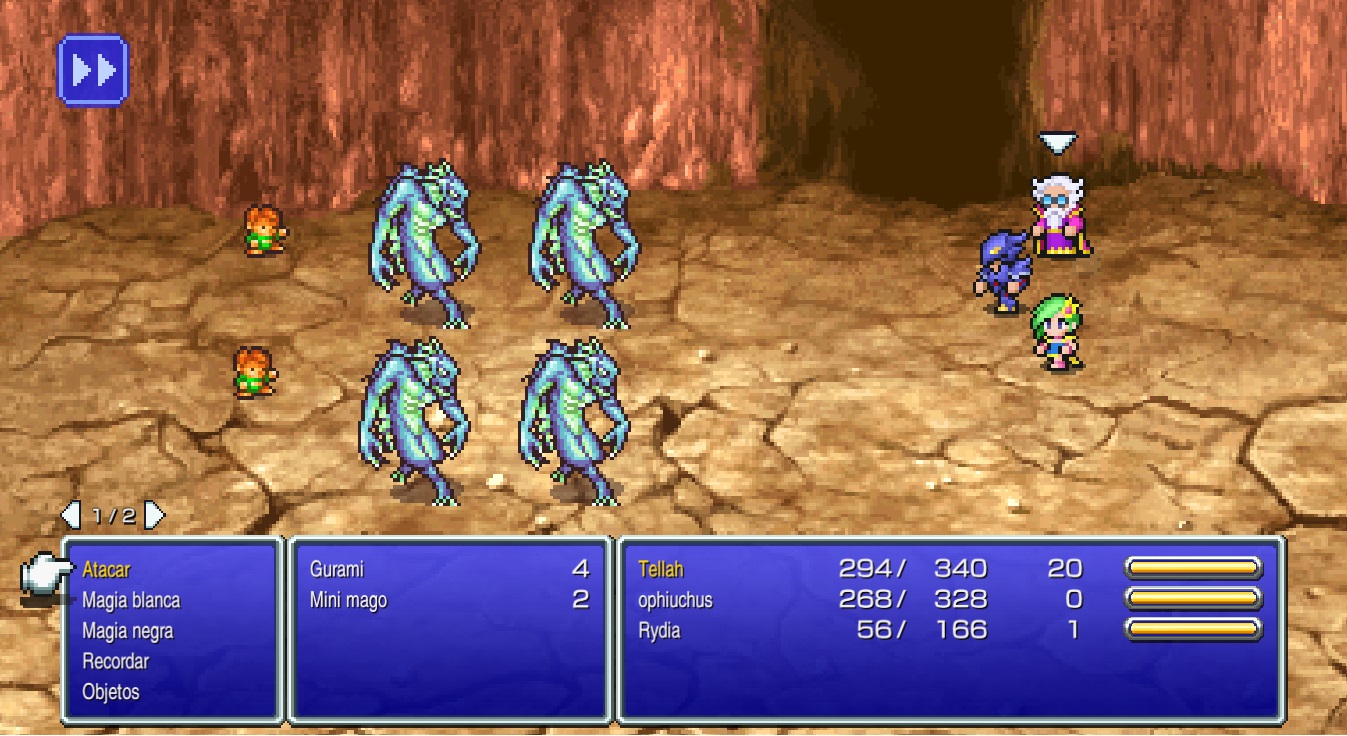Select Tellah's filled ATB gauge

[1193, 567]
